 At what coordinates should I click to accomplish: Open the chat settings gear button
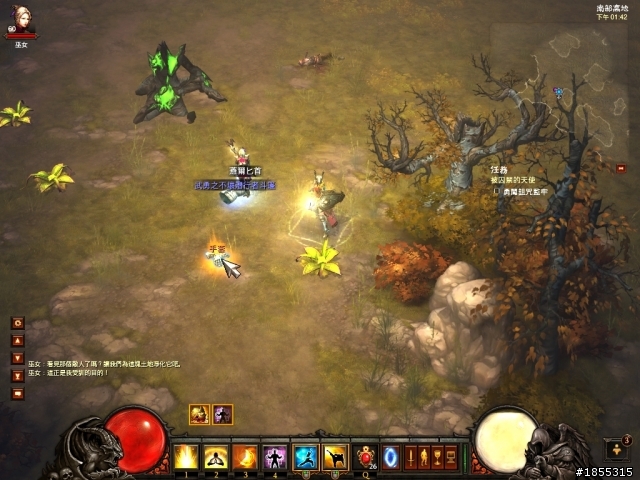coord(18,323)
